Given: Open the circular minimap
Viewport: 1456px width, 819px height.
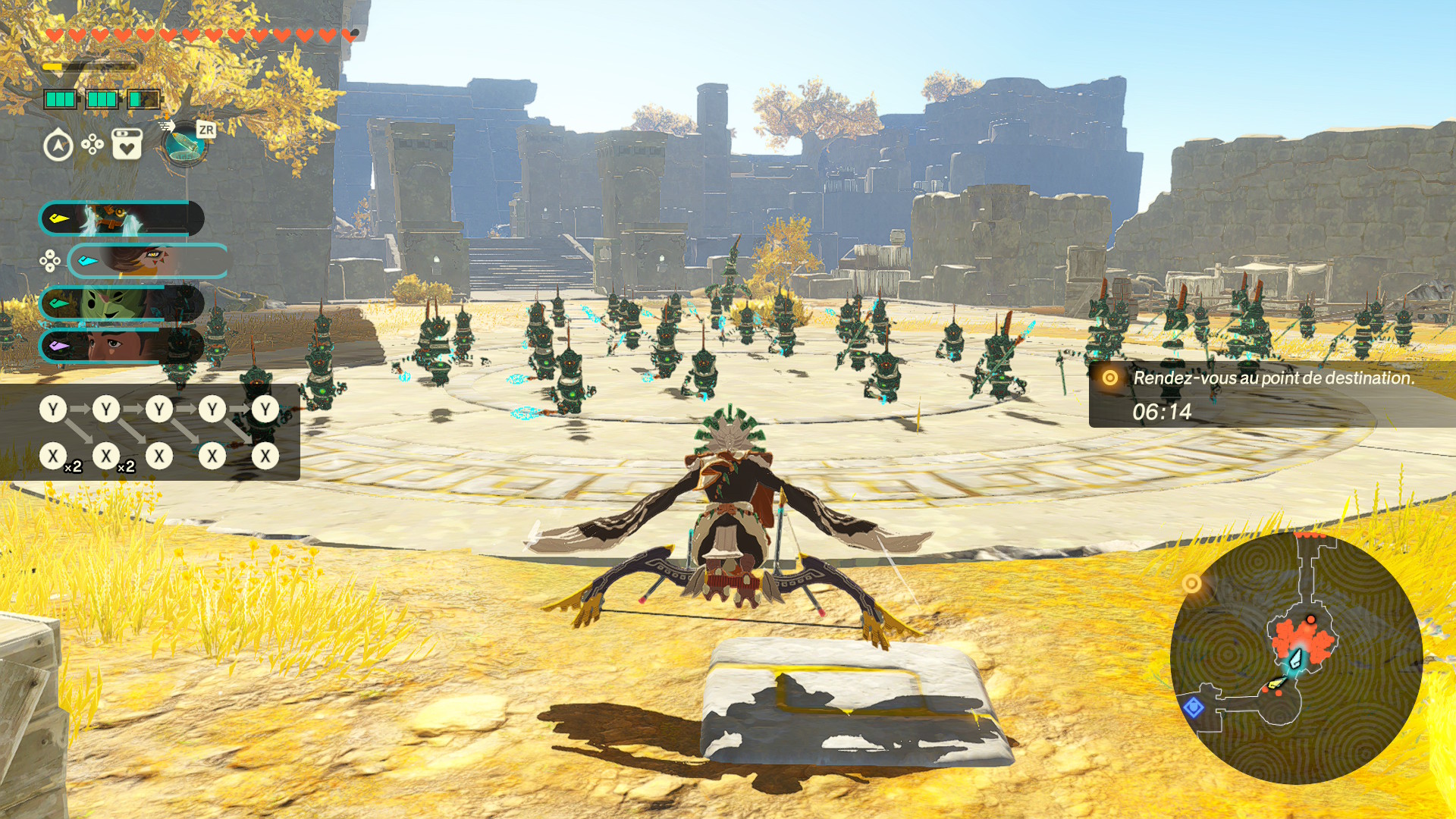Looking at the screenshot, I should point(1295,658).
